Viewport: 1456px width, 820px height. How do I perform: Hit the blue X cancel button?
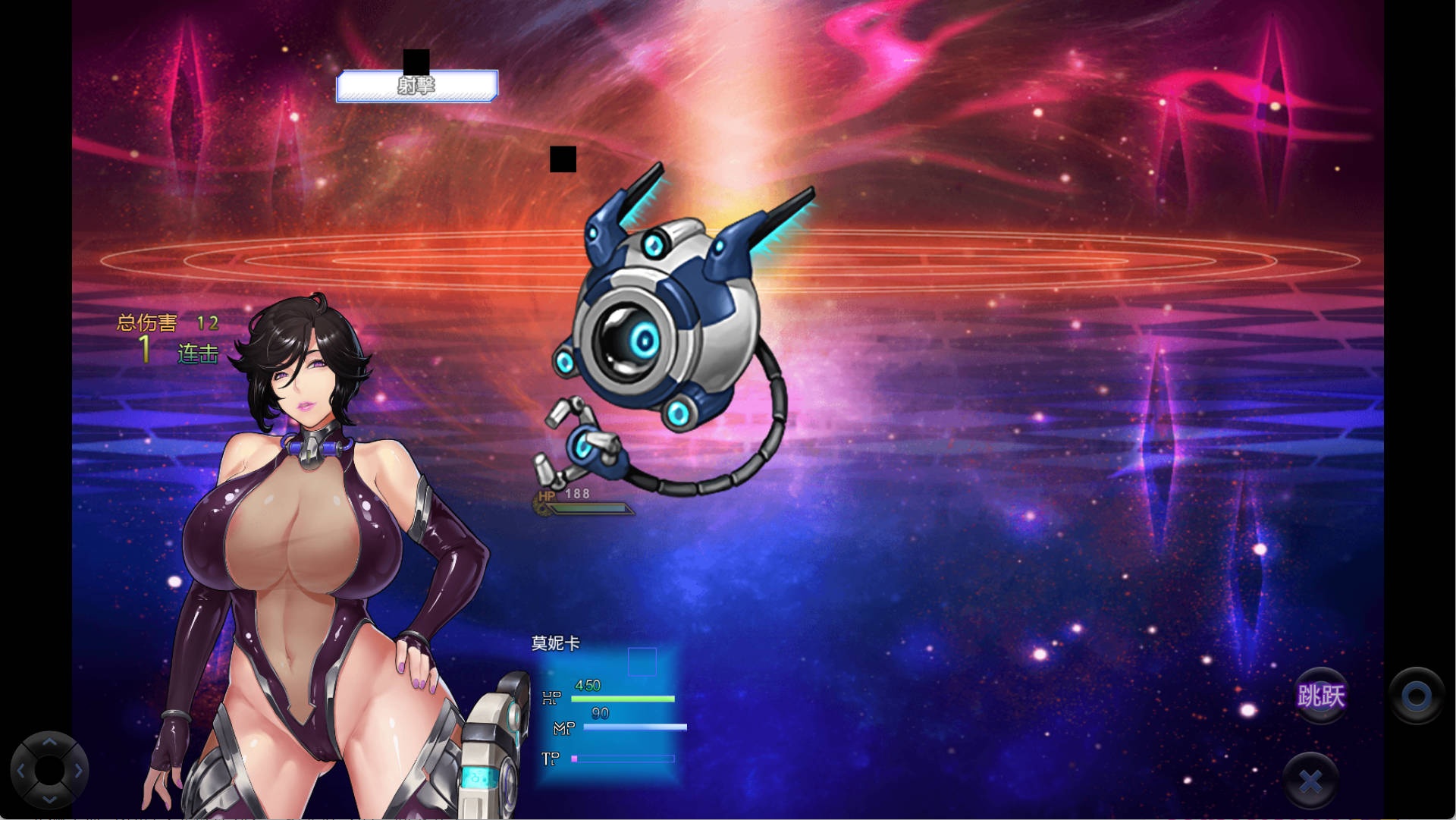tap(1310, 780)
